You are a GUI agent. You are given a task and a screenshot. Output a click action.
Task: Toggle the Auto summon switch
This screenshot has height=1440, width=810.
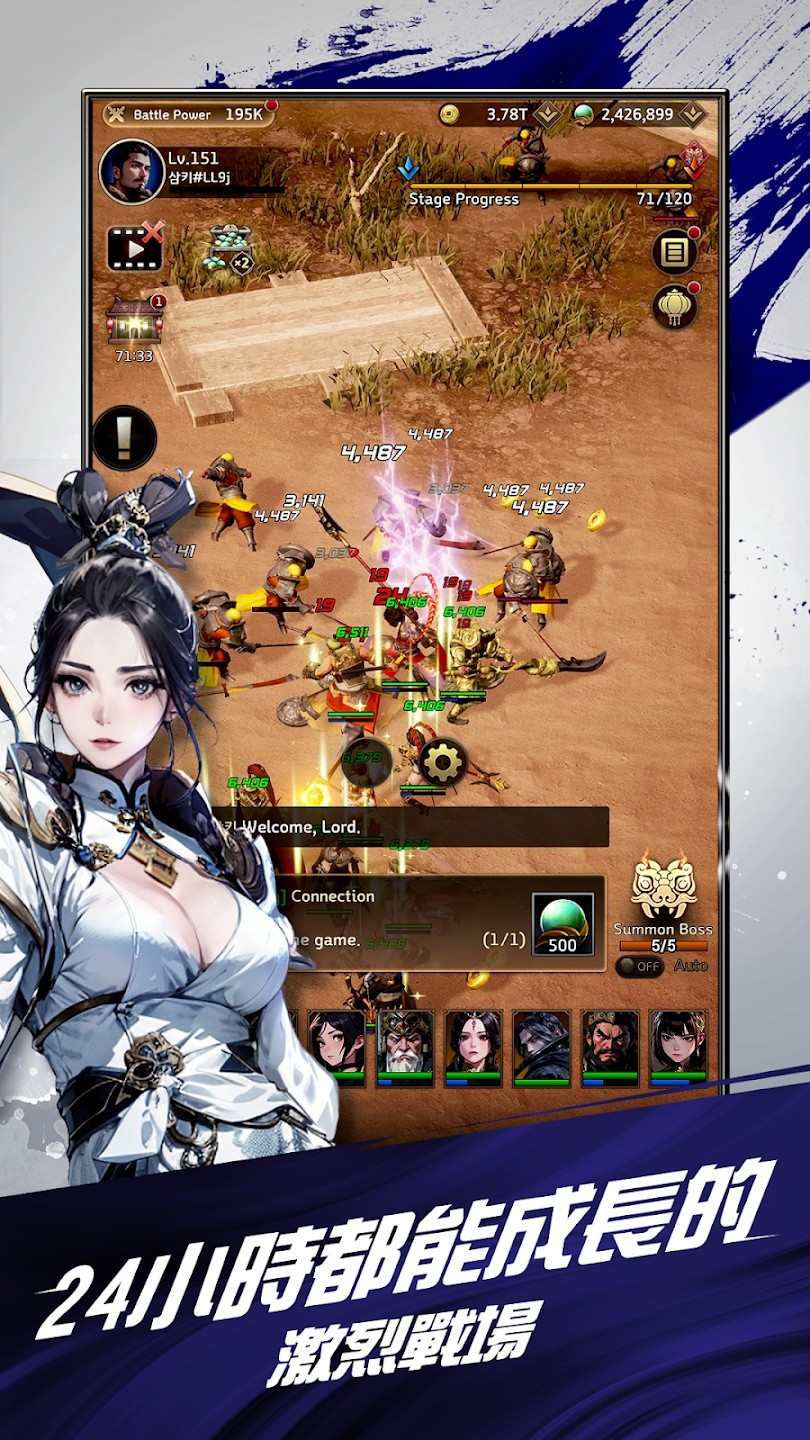[639, 966]
